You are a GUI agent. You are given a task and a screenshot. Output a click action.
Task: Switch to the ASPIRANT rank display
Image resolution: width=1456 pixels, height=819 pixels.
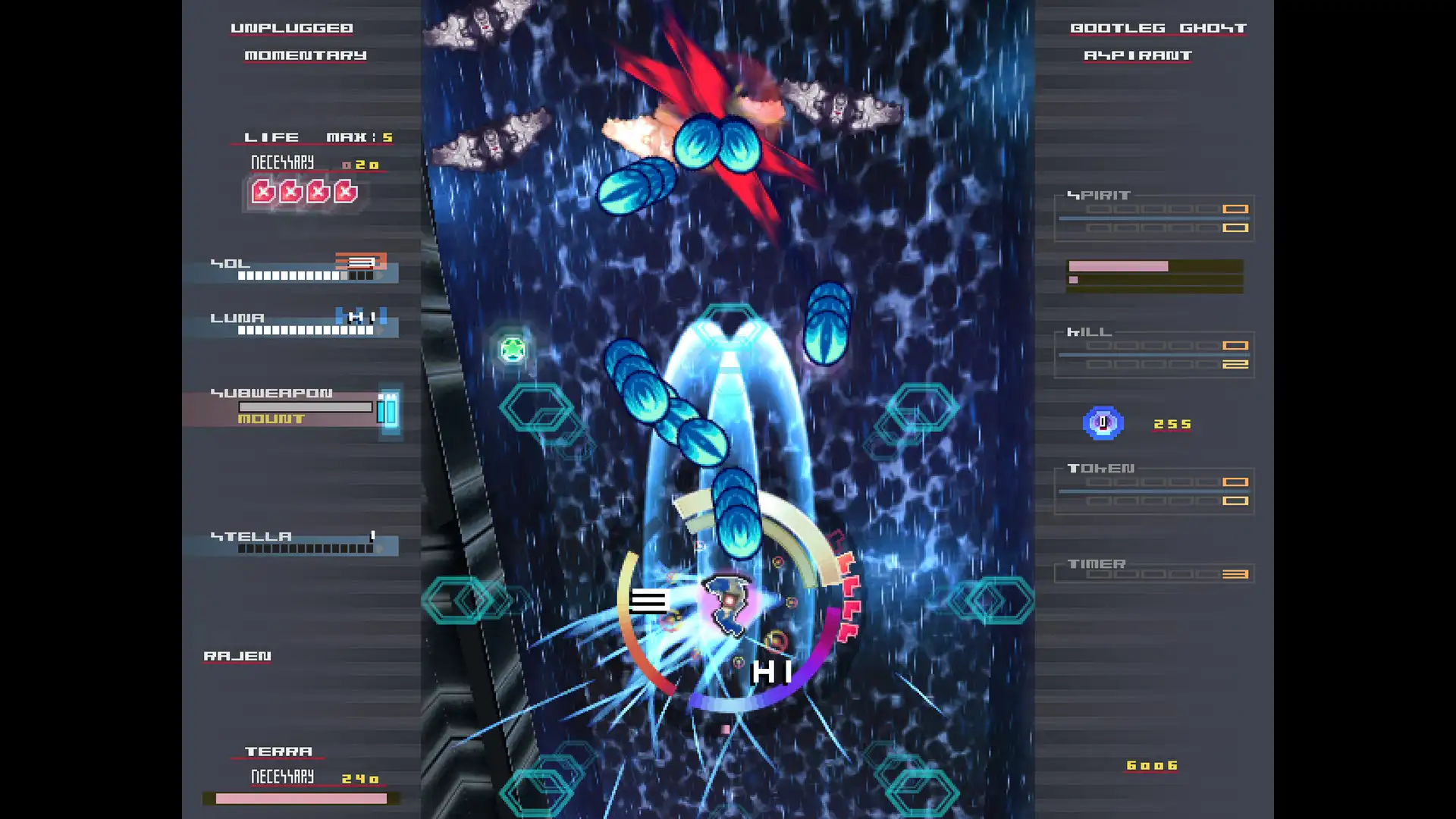[1137, 55]
